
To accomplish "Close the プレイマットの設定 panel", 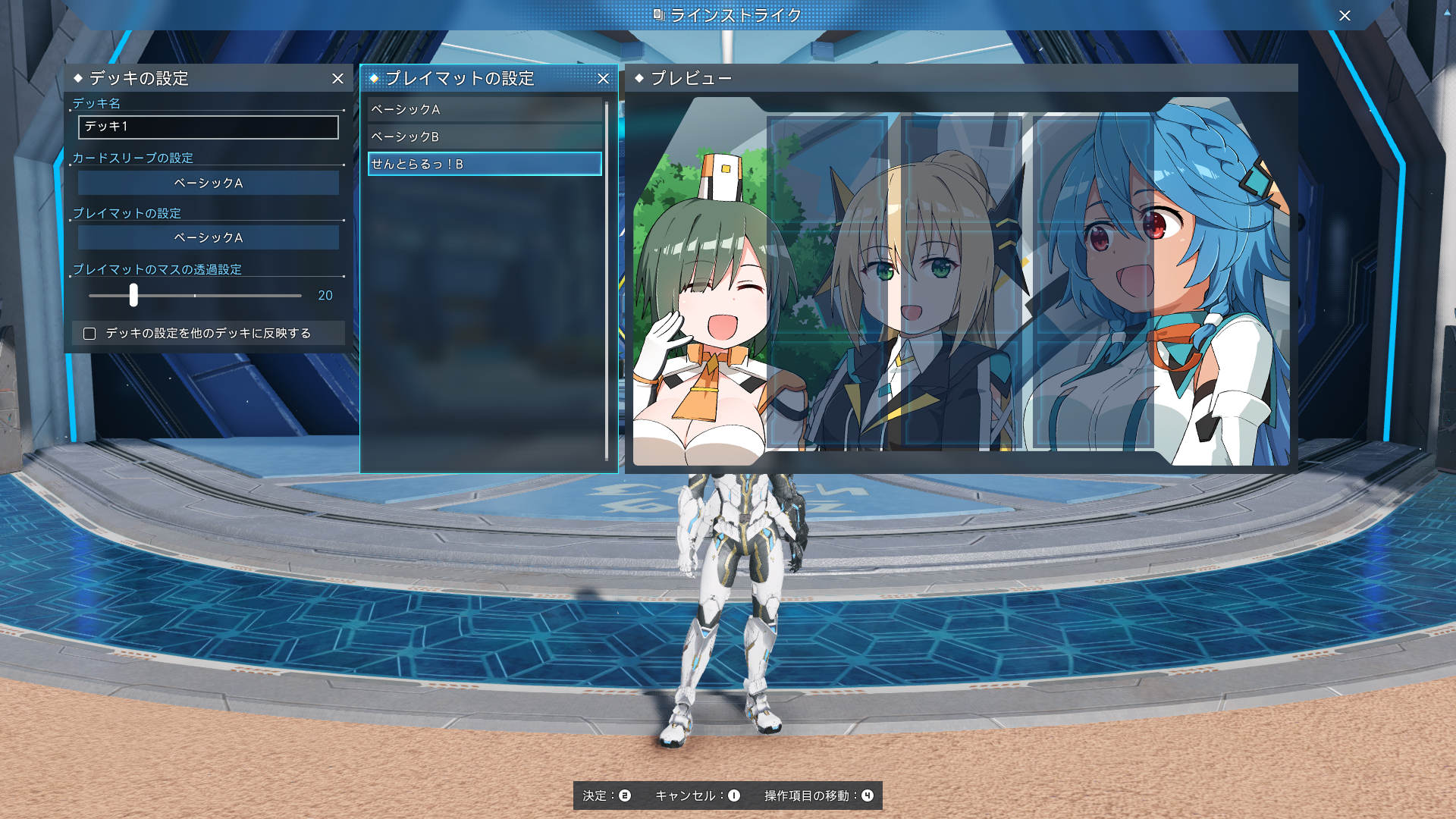I will (x=603, y=79).
